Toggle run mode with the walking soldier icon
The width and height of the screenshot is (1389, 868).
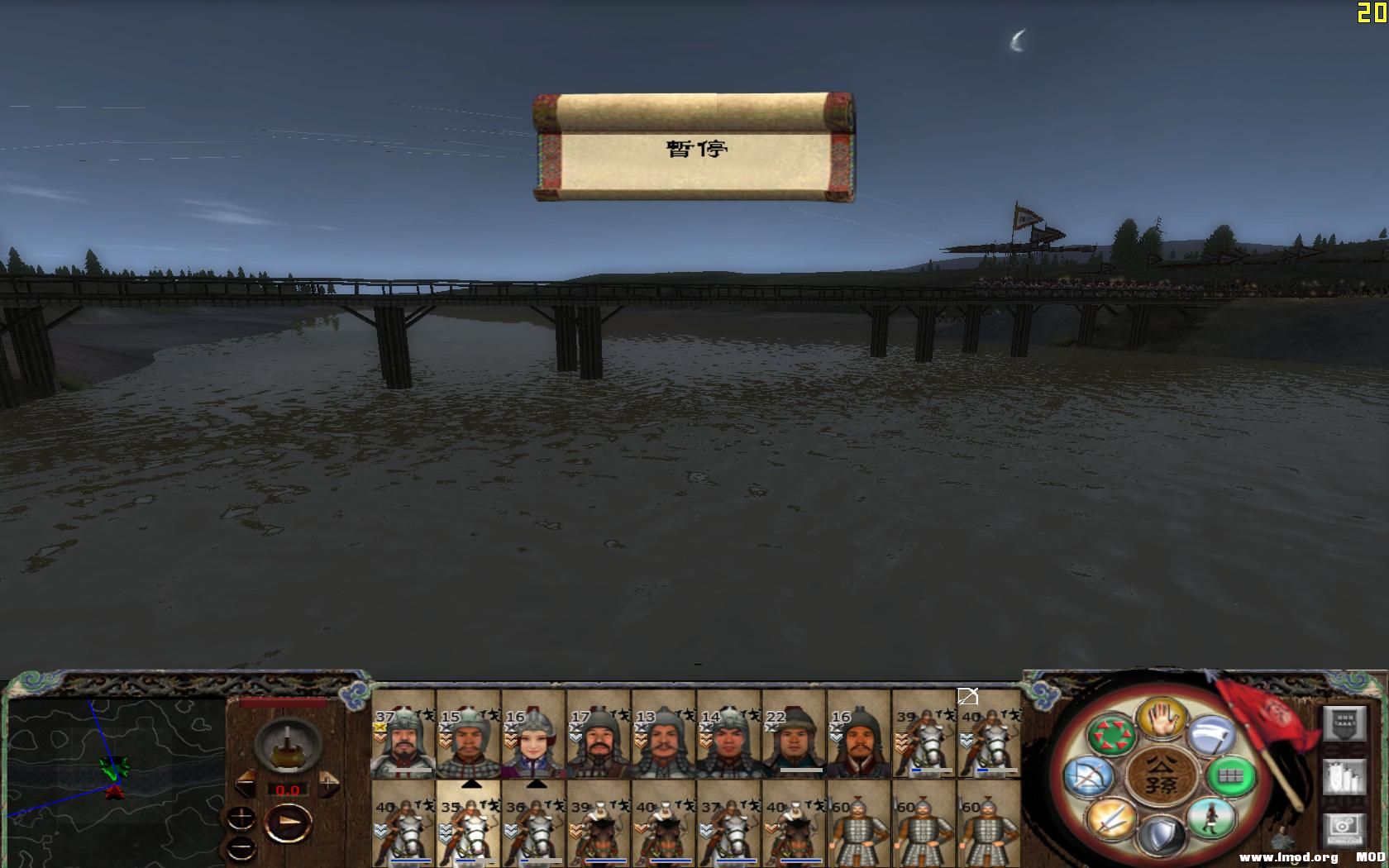click(1211, 818)
